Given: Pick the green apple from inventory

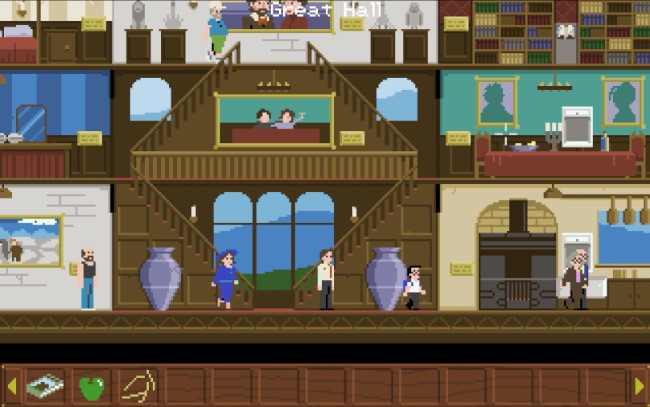Looking at the screenshot, I should tap(92, 386).
